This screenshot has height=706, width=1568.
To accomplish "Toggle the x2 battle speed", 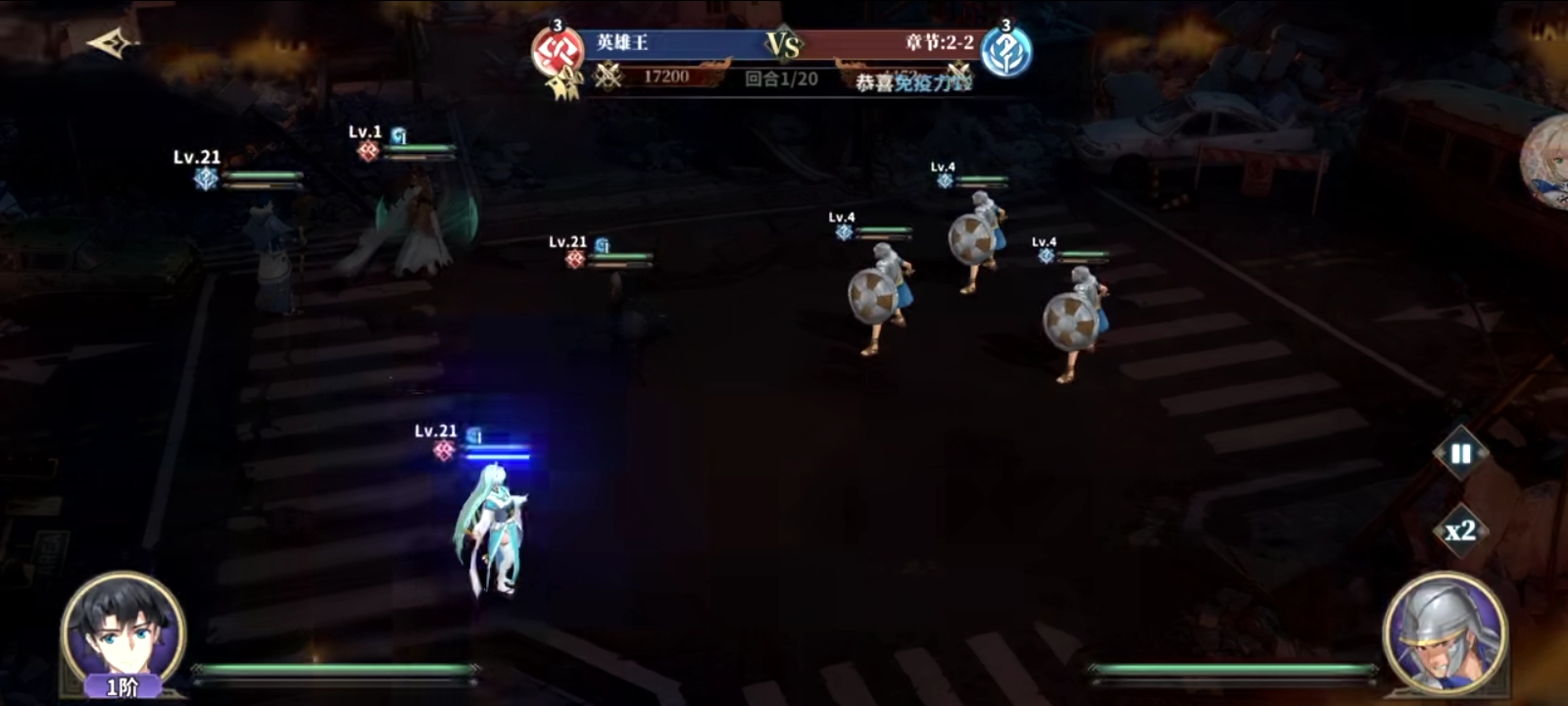I will click(x=1460, y=530).
